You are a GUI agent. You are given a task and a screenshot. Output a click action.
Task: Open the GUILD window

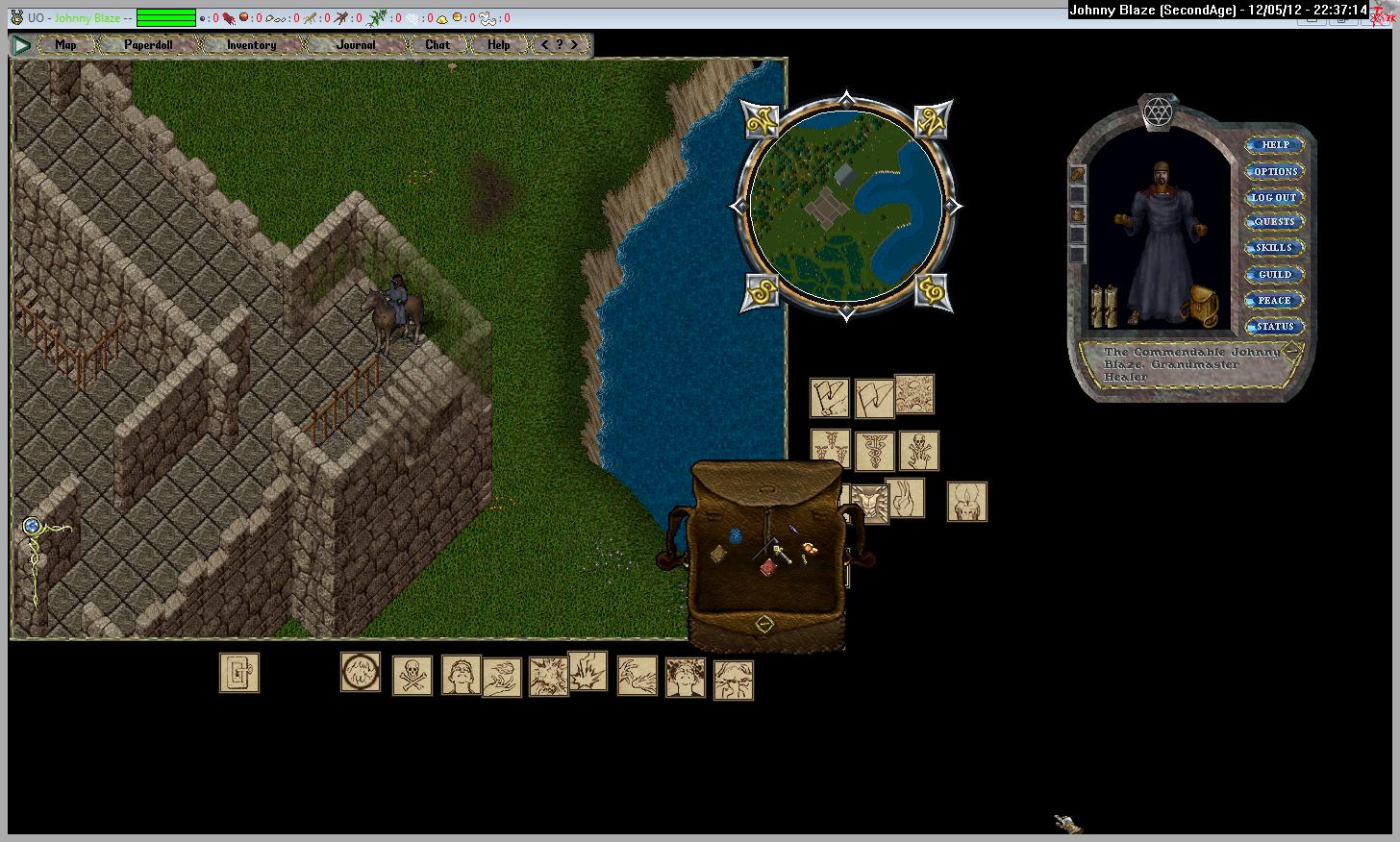(1275, 274)
